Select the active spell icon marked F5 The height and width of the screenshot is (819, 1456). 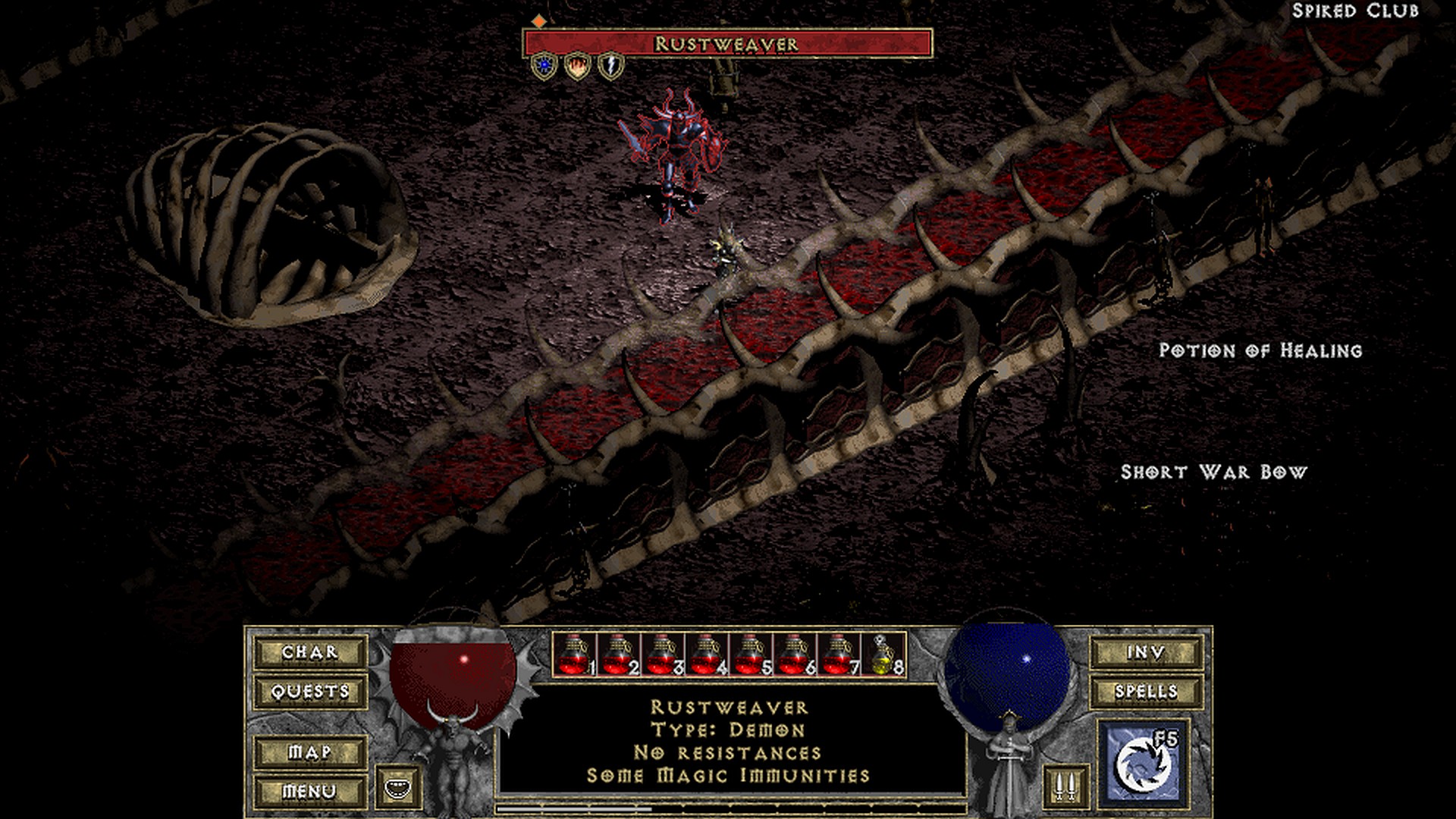(1143, 762)
